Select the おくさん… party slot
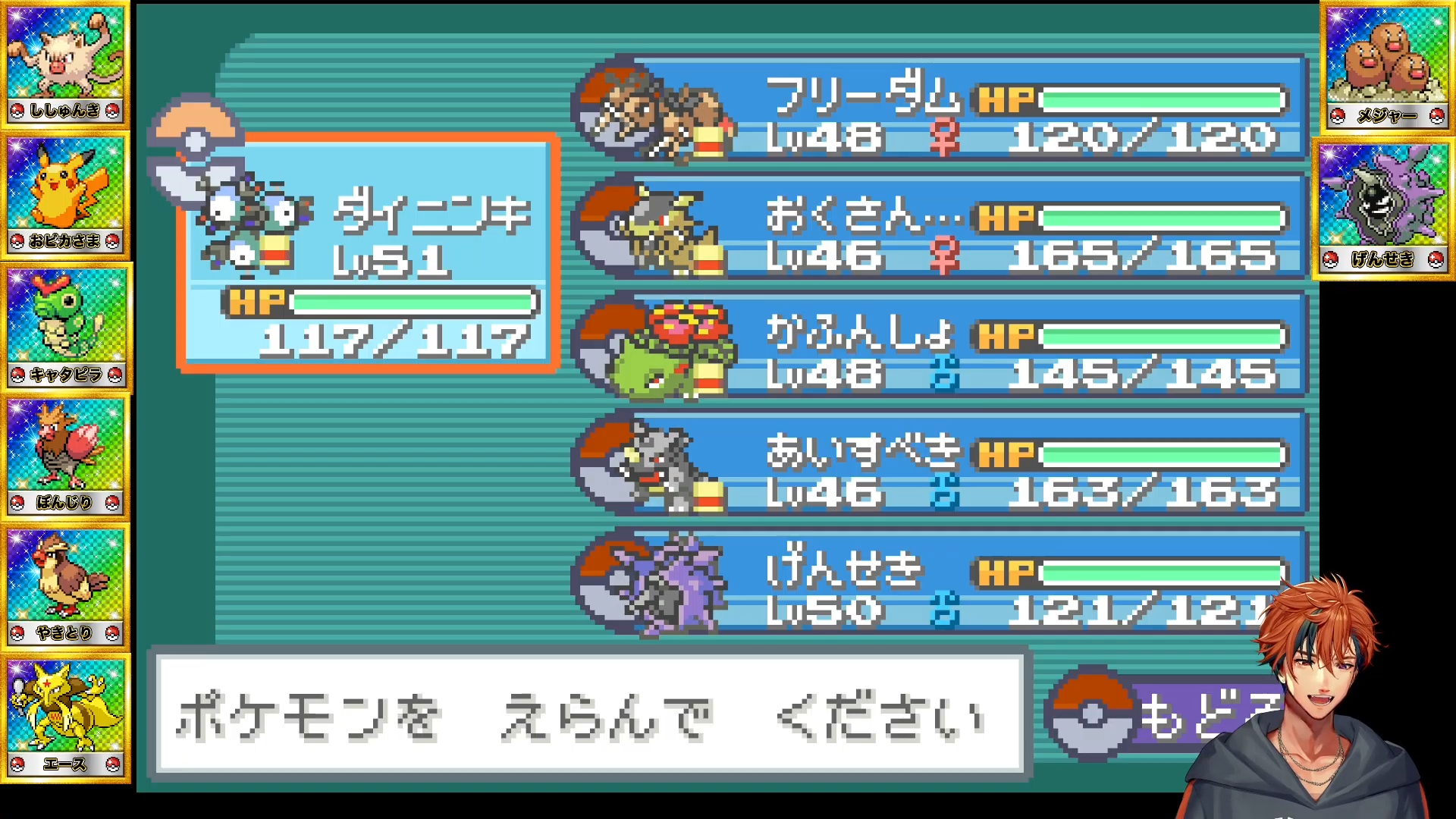This screenshot has width=1456, height=819. (x=940, y=227)
